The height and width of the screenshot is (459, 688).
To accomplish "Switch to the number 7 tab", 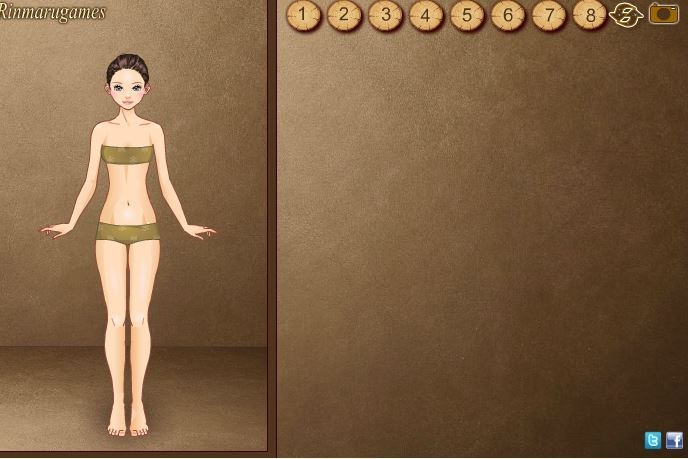I will [549, 15].
